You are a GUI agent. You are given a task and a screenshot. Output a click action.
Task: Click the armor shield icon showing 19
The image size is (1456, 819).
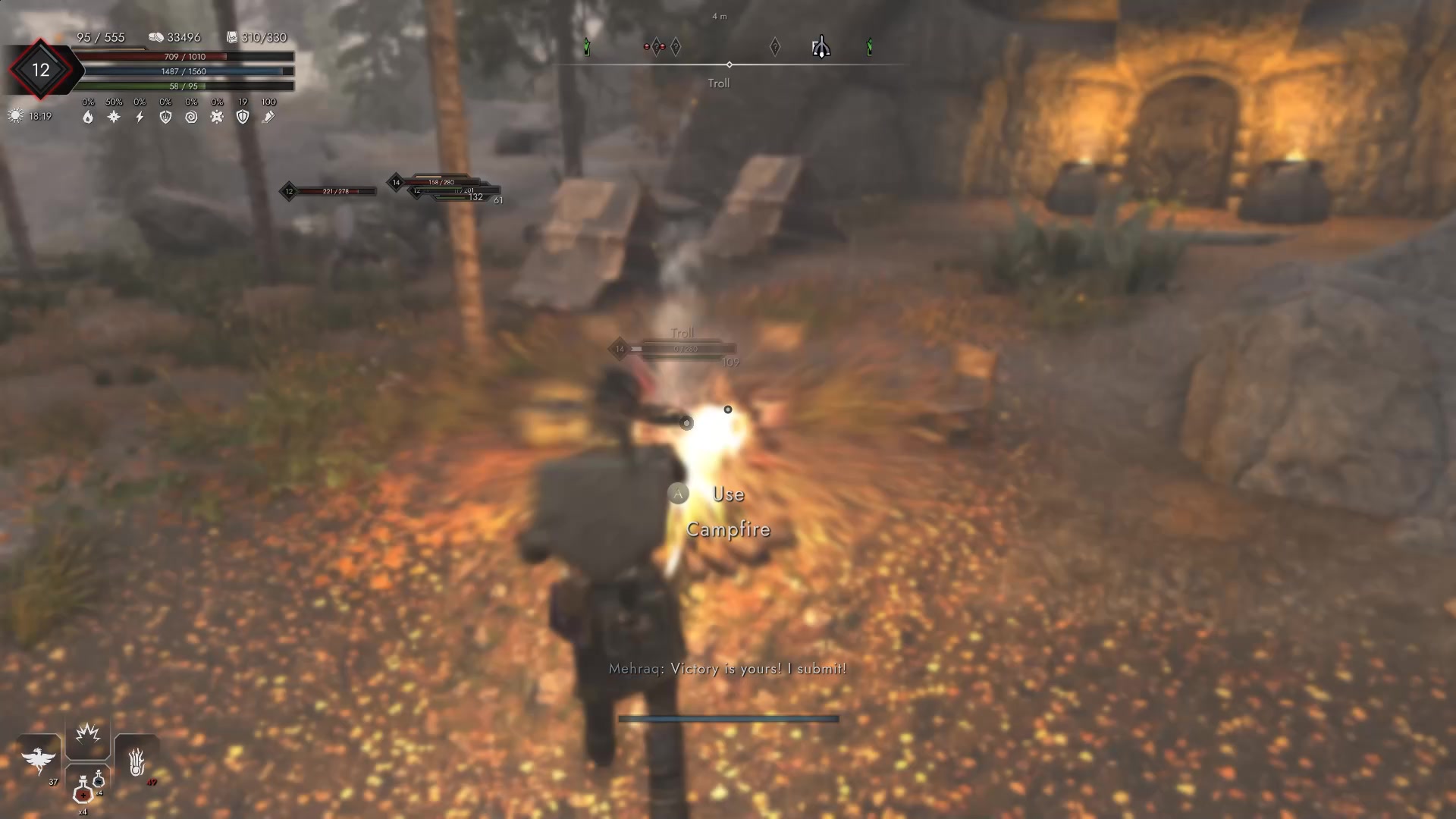[242, 118]
